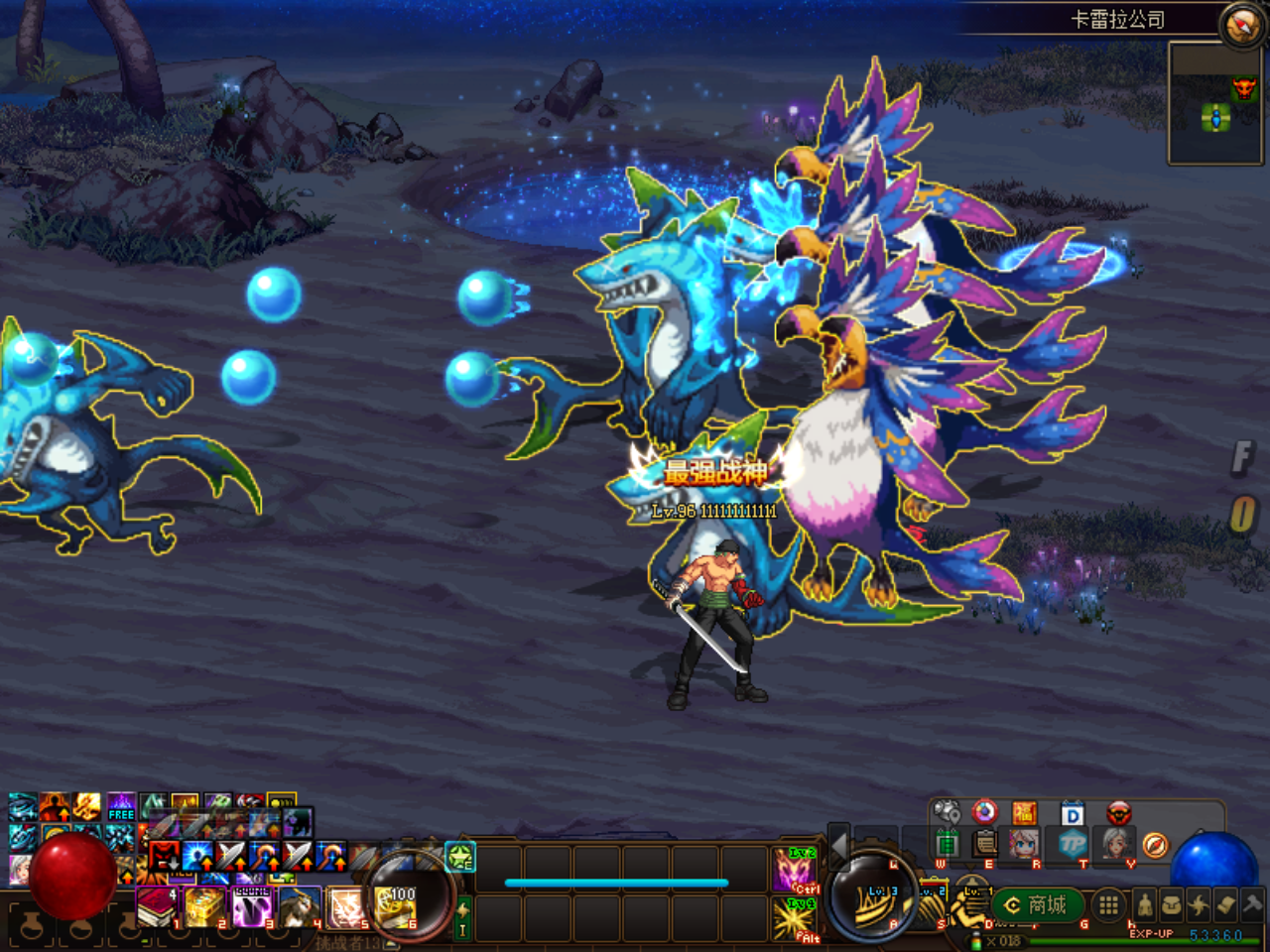
Task: Click the green star E icon
Action: 460,856
